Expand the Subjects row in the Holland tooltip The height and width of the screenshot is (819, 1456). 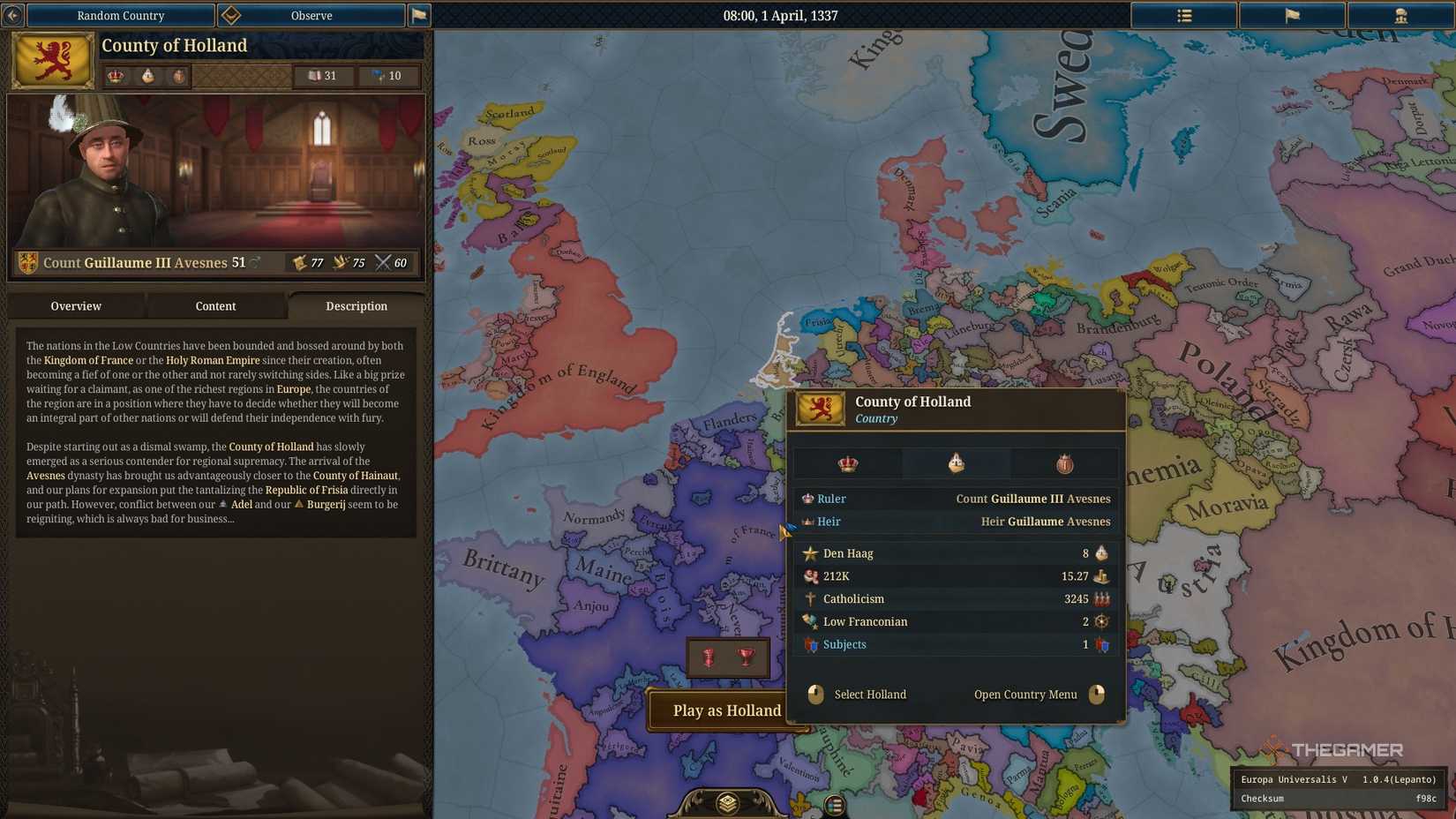pos(844,644)
